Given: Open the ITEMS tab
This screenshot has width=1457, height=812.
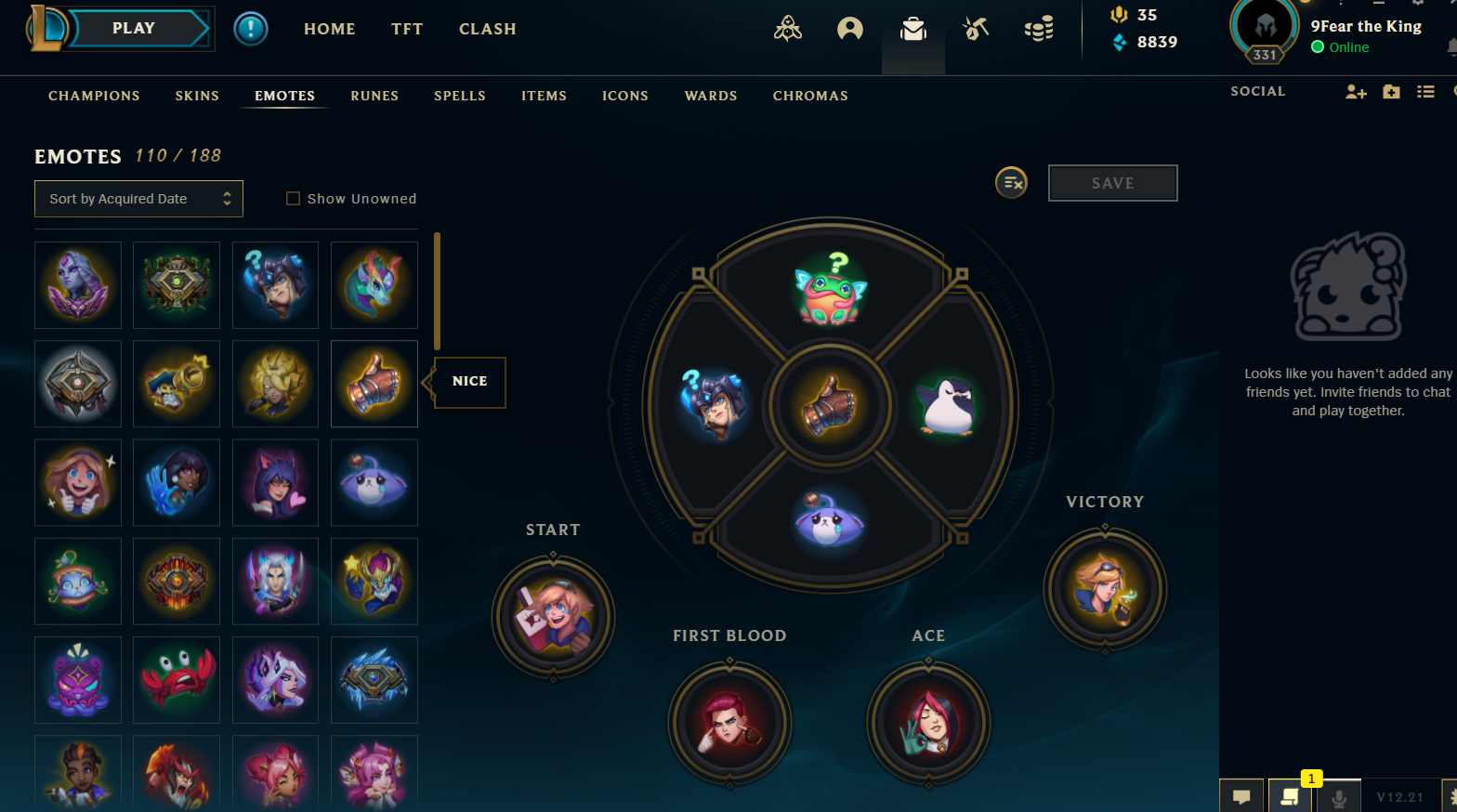Looking at the screenshot, I should coord(544,96).
